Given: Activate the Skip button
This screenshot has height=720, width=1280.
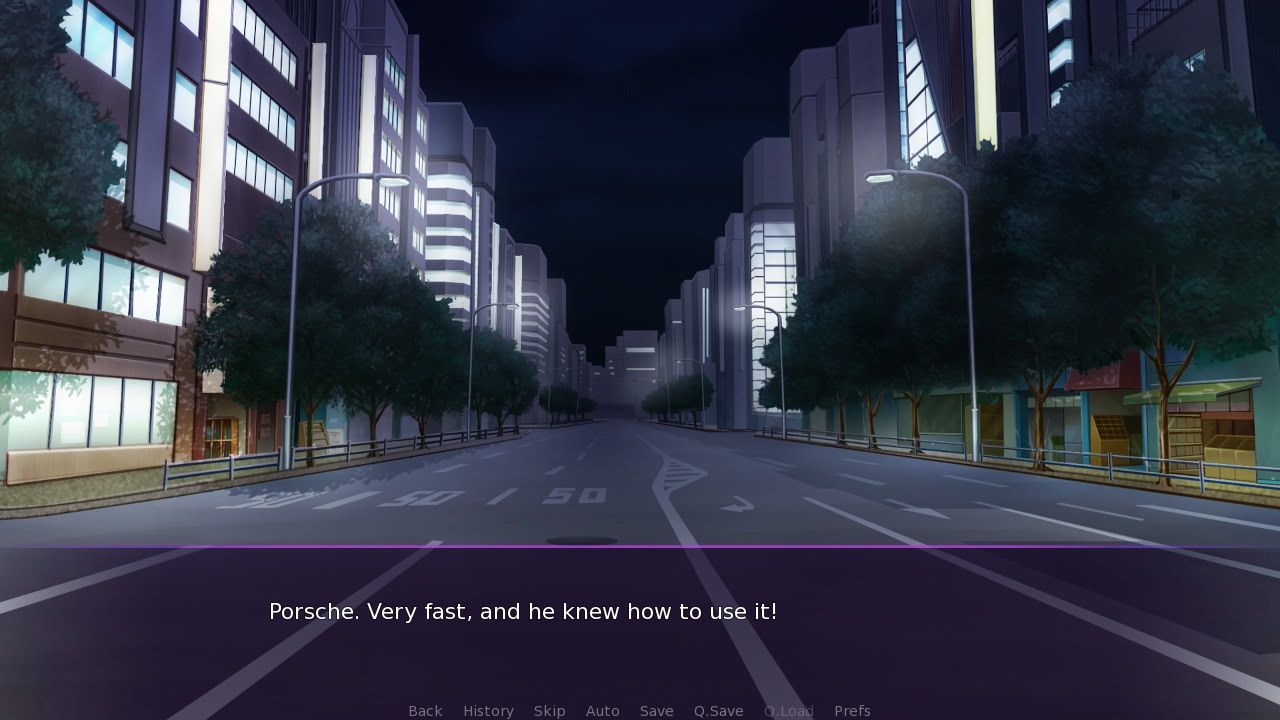Looking at the screenshot, I should click(549, 711).
